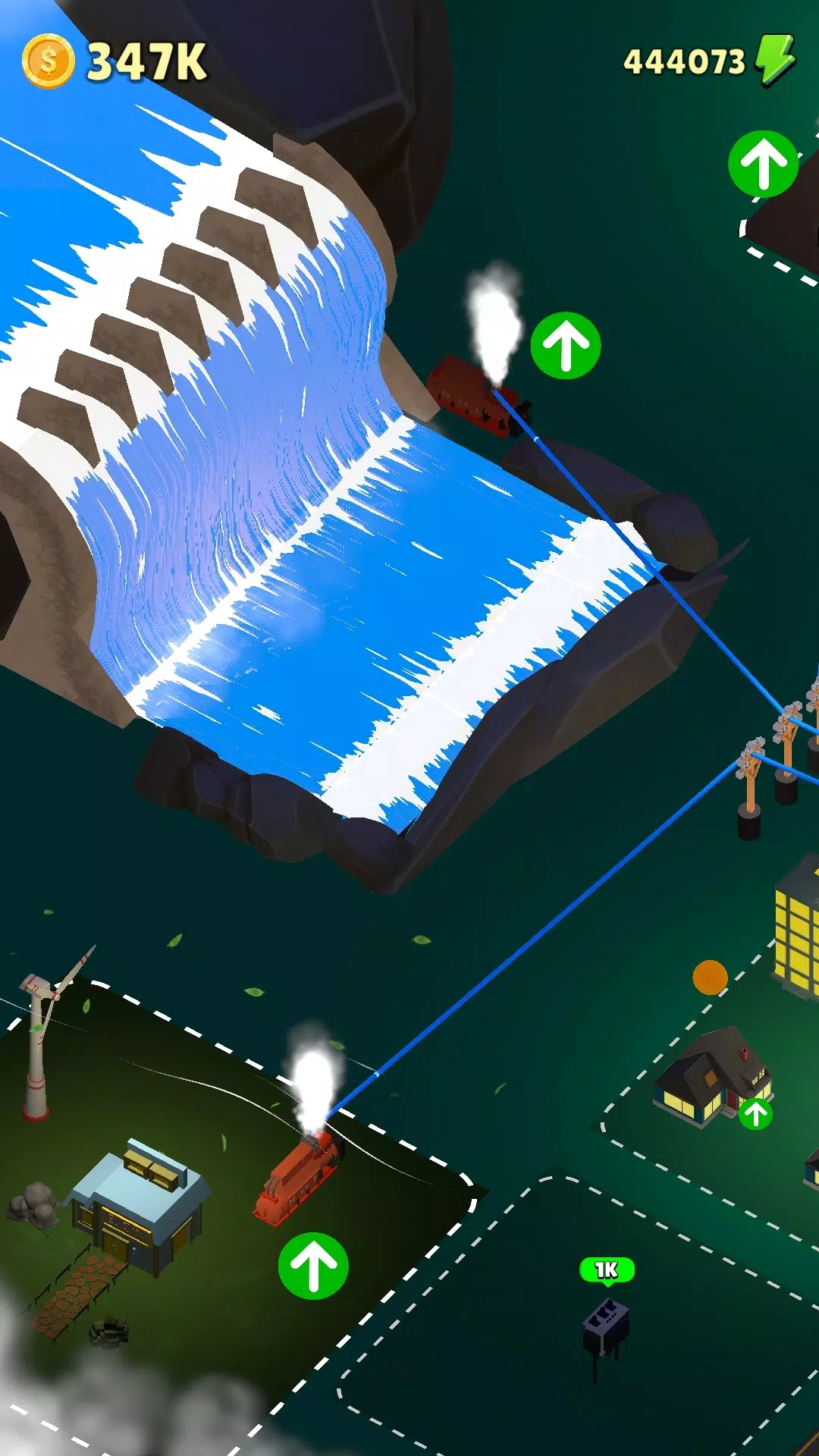Upgrade the red generator near the wind turbine
This screenshot has height=1456, width=819.
313,1266
